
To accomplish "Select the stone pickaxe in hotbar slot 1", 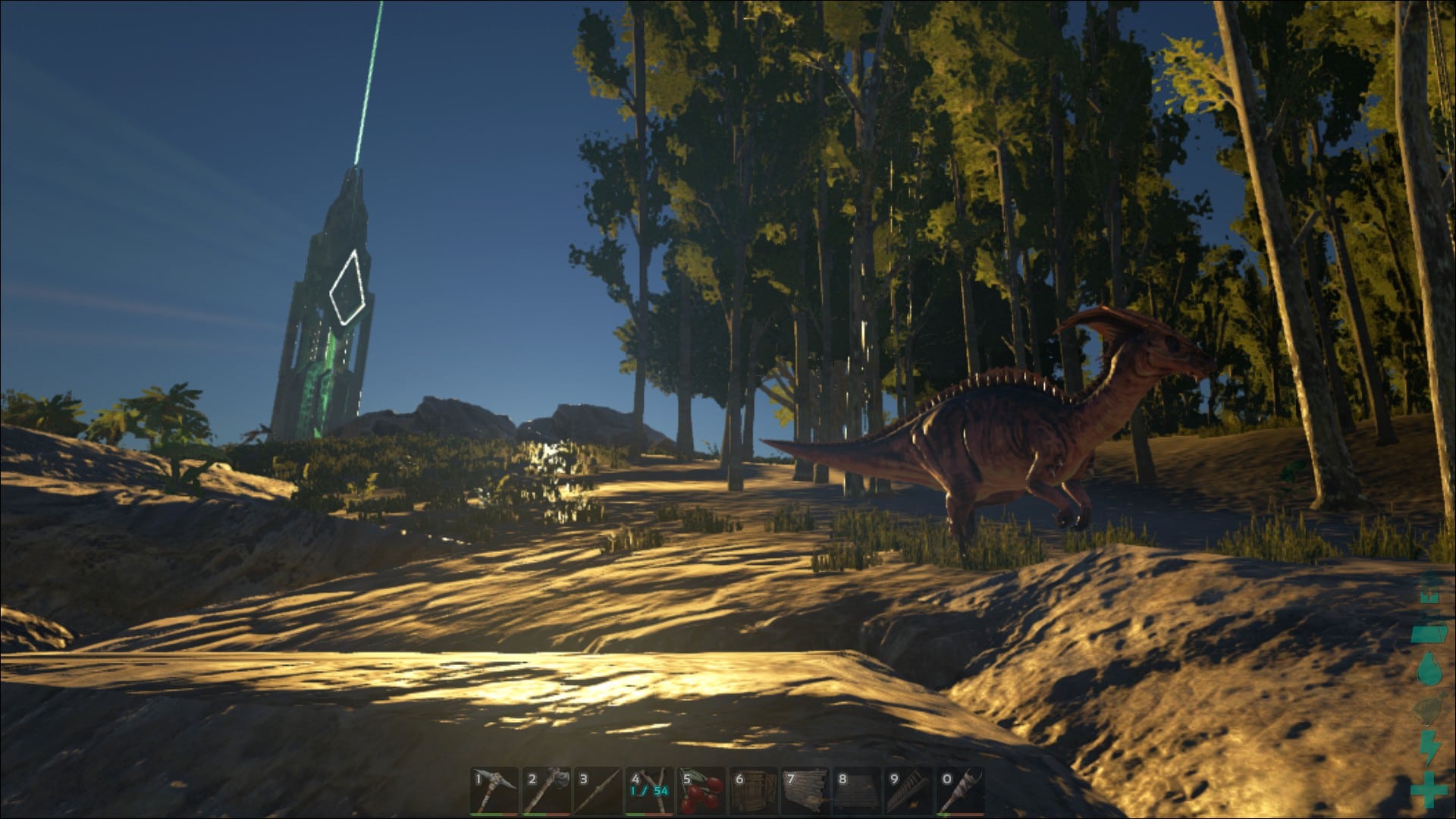I will click(494, 791).
